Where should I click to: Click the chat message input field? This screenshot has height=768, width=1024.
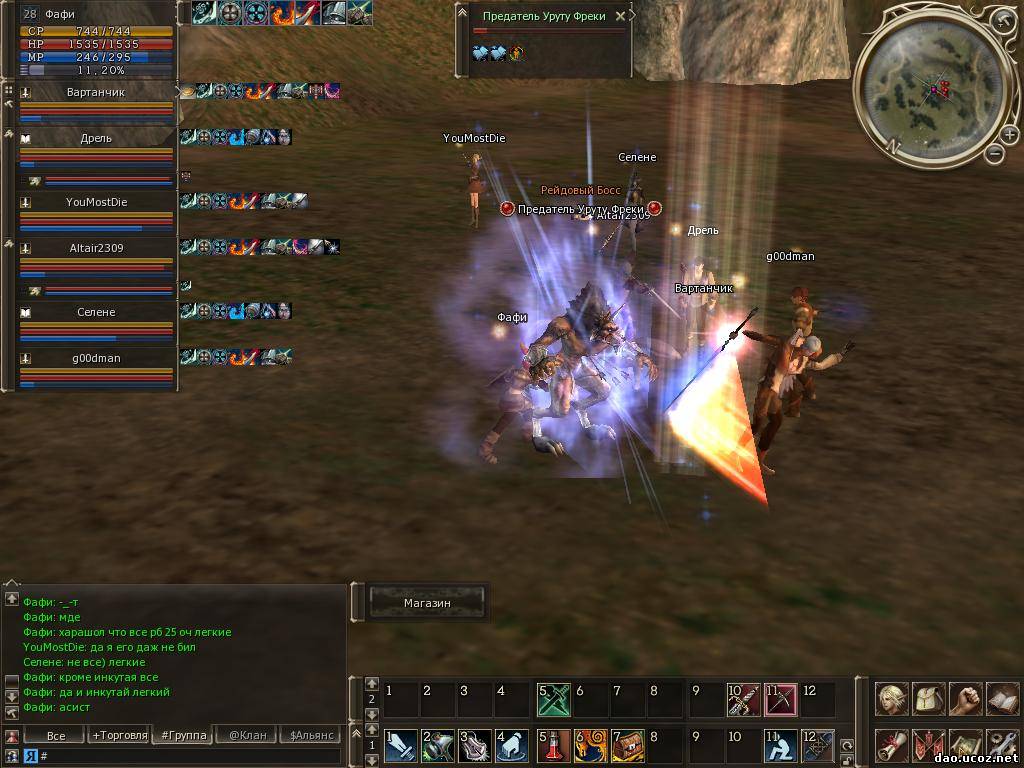190,757
